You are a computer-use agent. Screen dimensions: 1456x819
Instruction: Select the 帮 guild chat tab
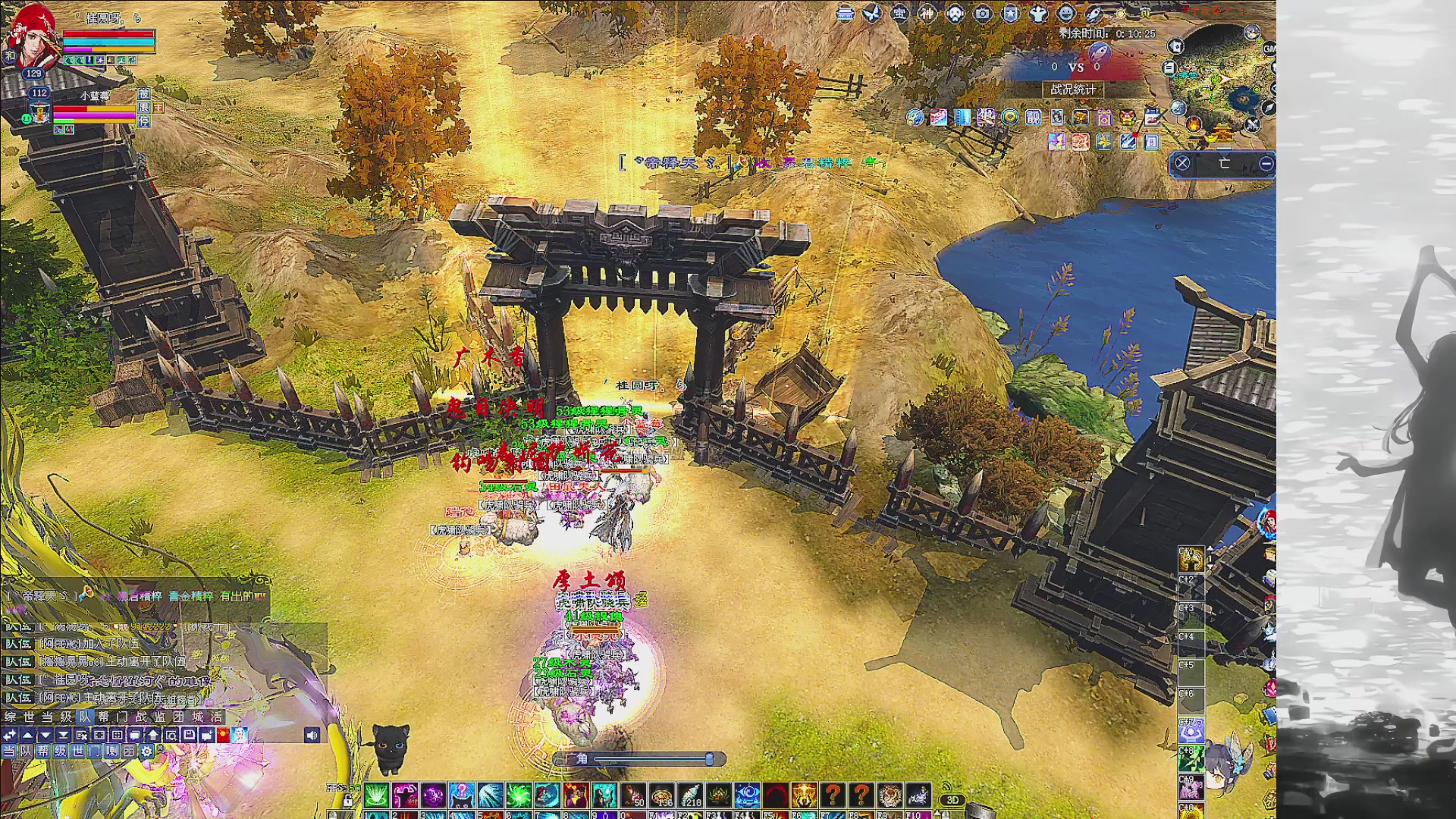pyautogui.click(x=103, y=717)
